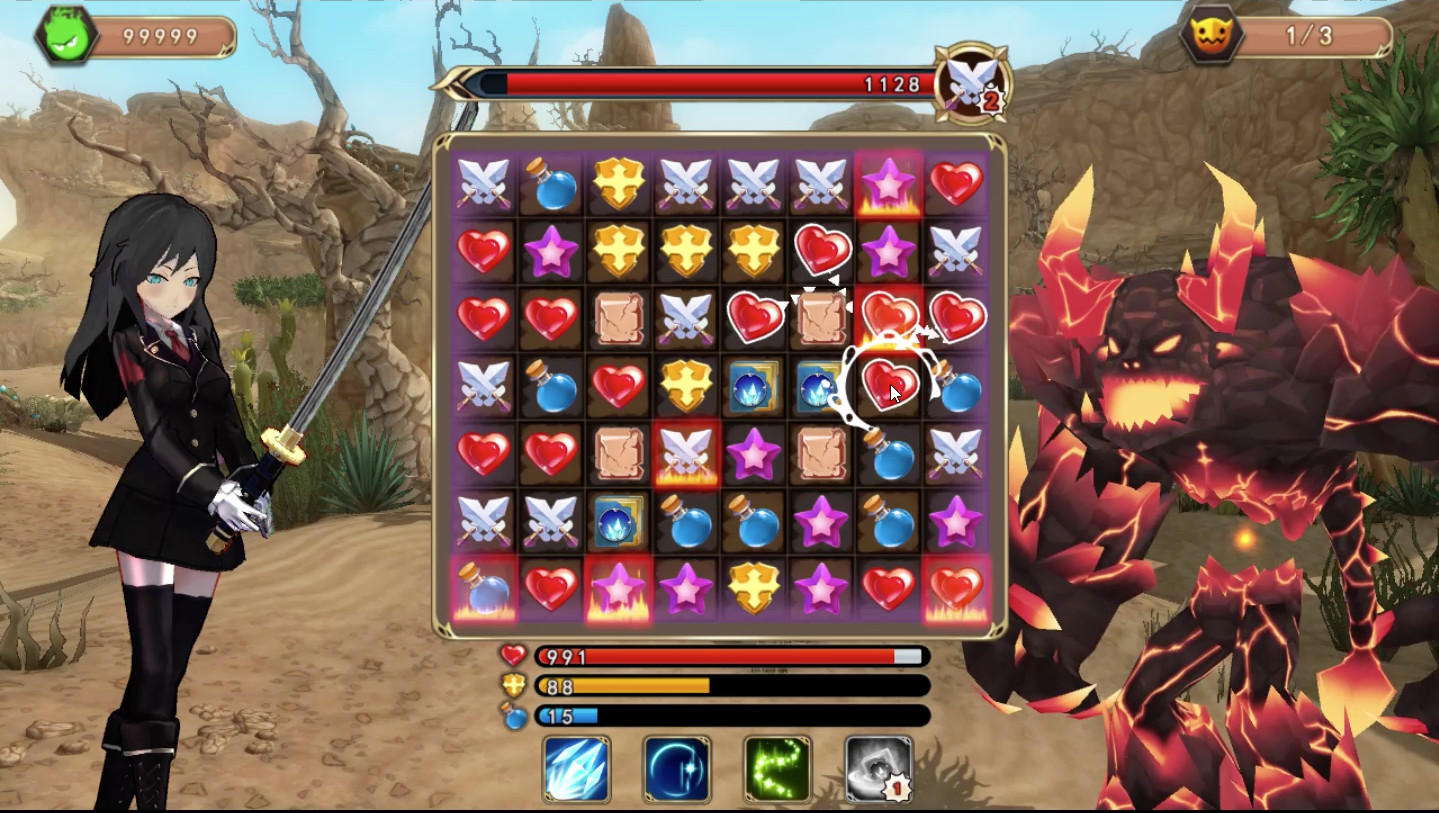The width and height of the screenshot is (1439, 813).
Task: Select the burning crossed swords gem mid-board
Action: pyautogui.click(x=685, y=454)
